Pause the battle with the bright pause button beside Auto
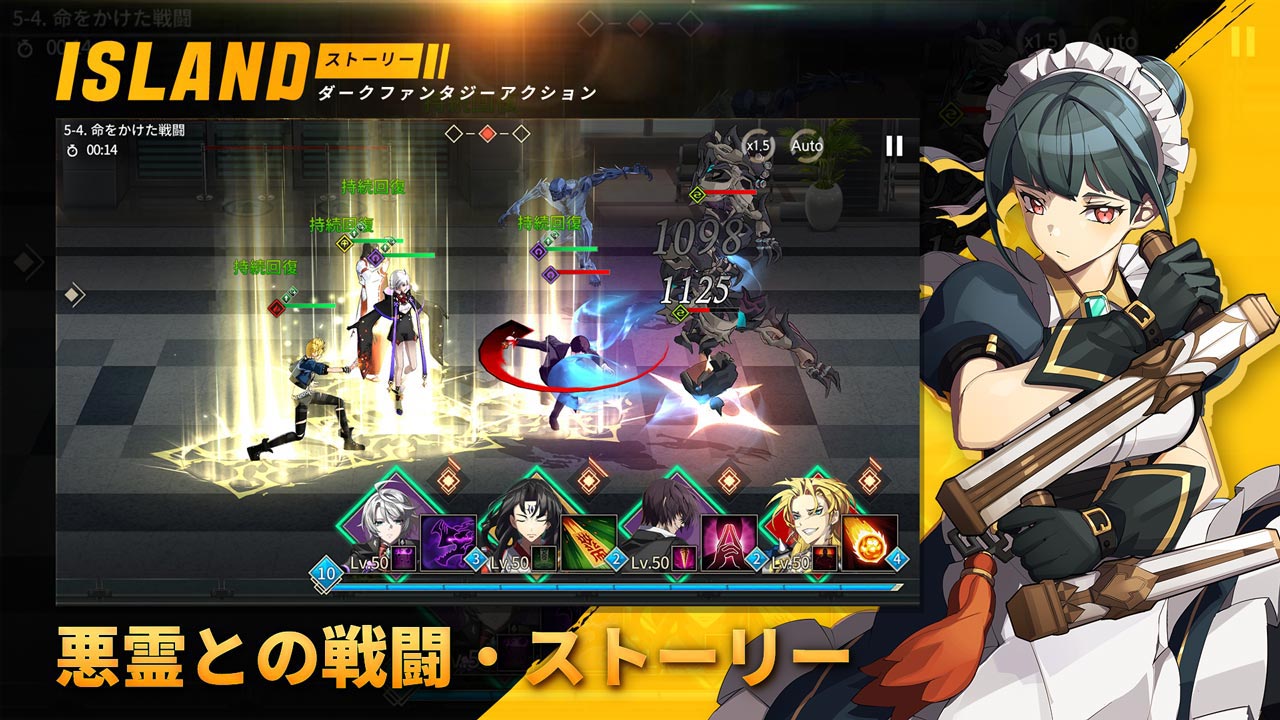The image size is (1280, 720). tap(894, 146)
